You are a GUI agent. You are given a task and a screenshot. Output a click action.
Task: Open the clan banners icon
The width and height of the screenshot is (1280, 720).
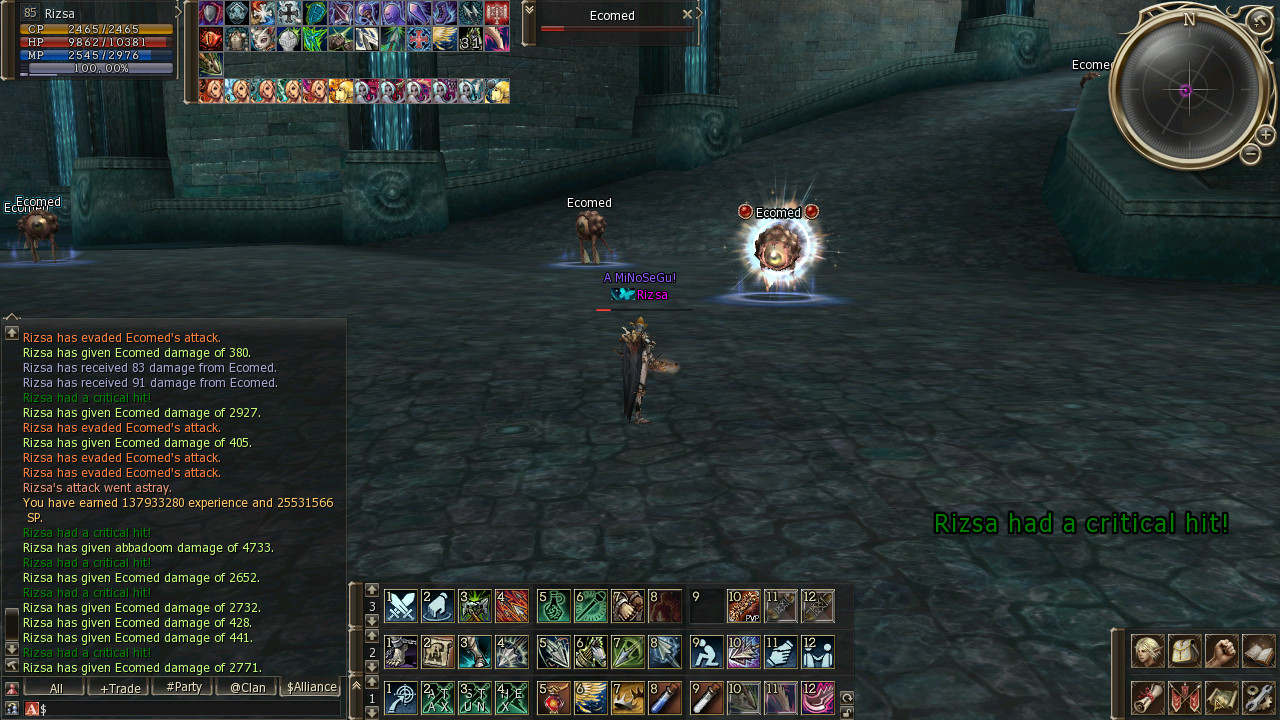click(1184, 697)
